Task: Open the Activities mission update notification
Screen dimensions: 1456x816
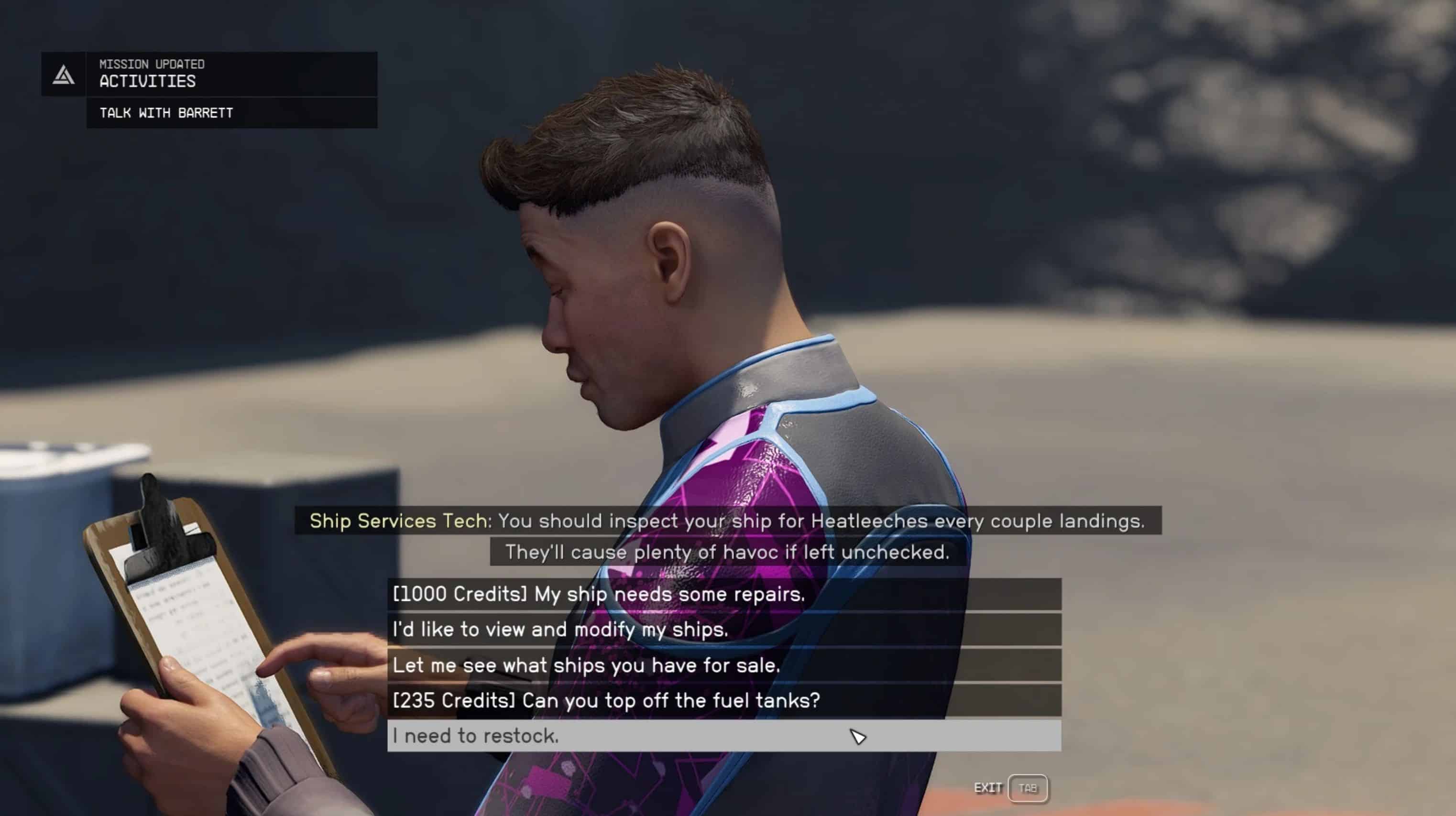Action: [x=209, y=74]
